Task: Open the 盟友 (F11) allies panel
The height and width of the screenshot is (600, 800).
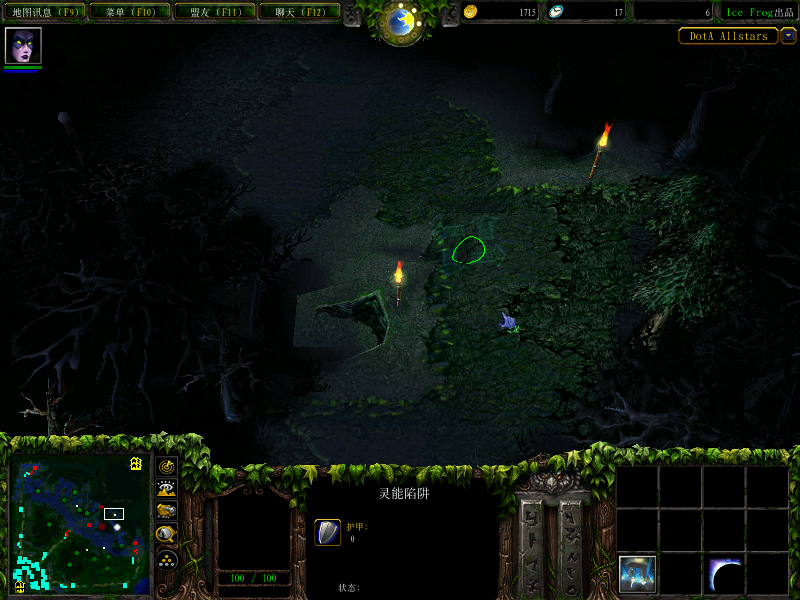Action: tap(213, 12)
